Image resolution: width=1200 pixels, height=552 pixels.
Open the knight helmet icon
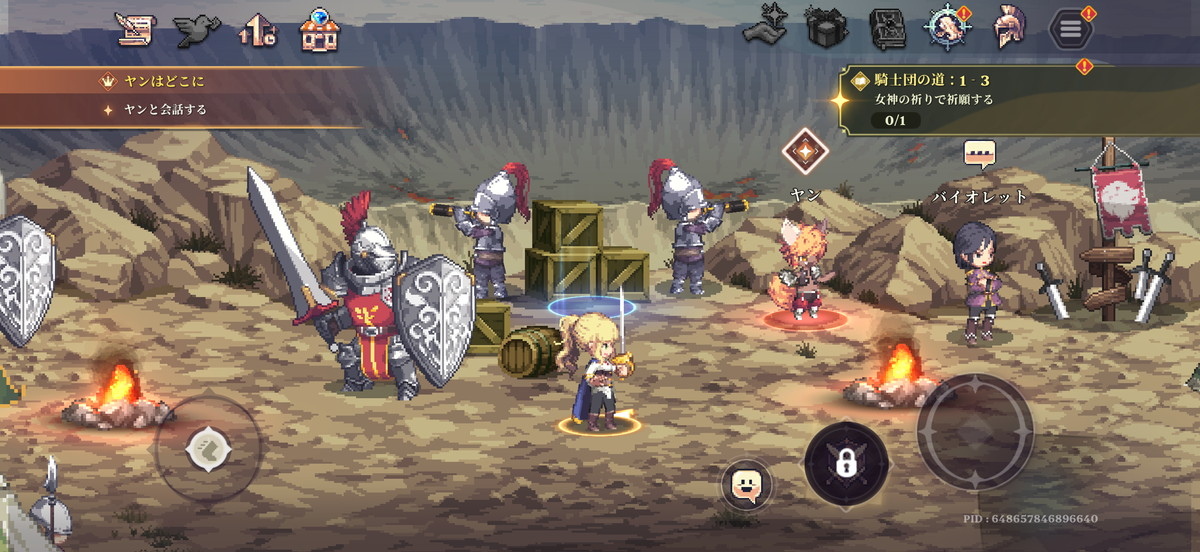[x=1008, y=29]
